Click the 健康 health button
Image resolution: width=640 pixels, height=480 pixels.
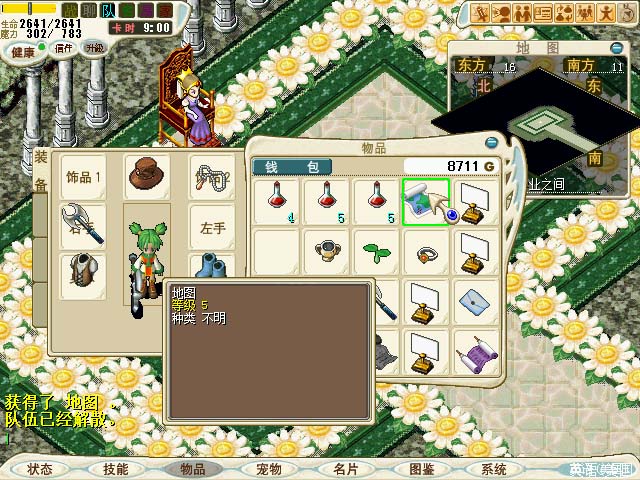point(22,50)
